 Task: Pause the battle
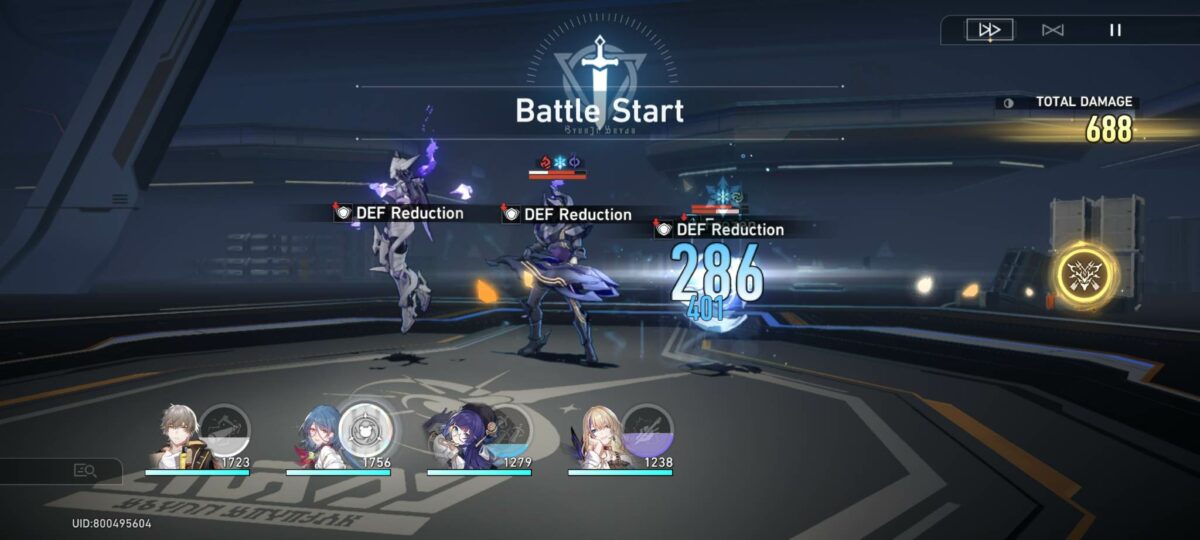1115,30
